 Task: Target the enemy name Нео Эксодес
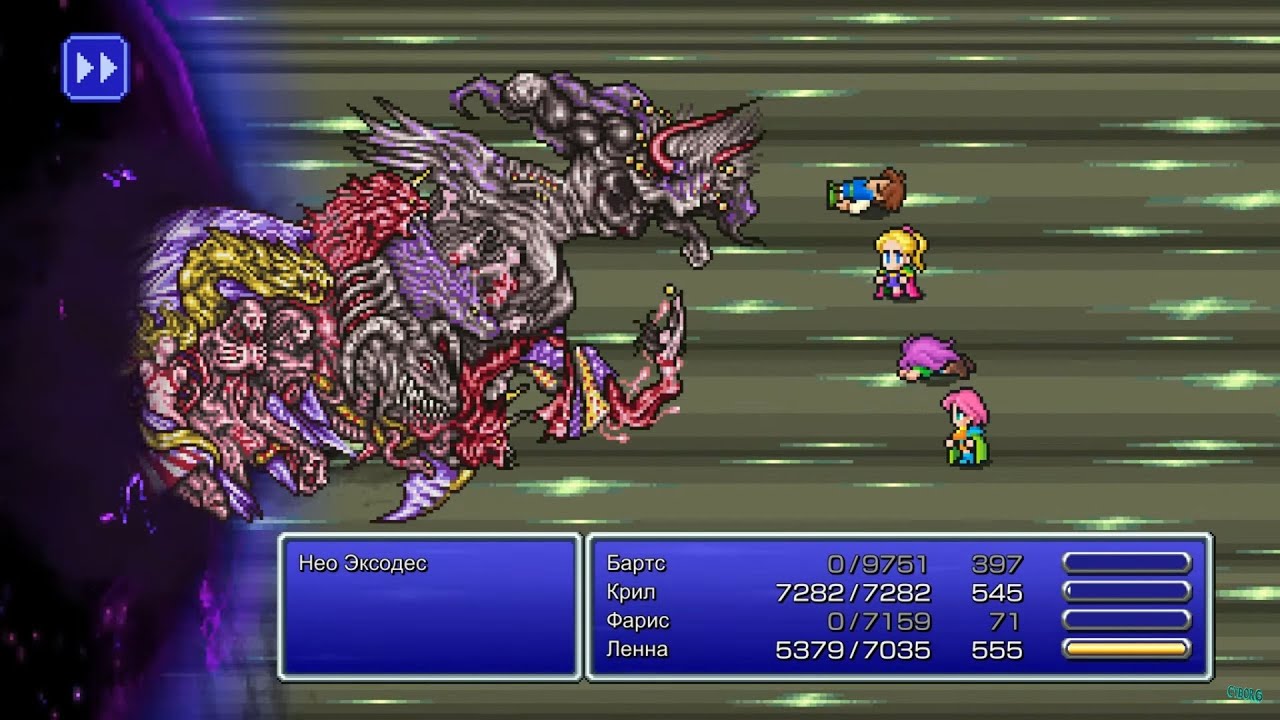pos(362,564)
